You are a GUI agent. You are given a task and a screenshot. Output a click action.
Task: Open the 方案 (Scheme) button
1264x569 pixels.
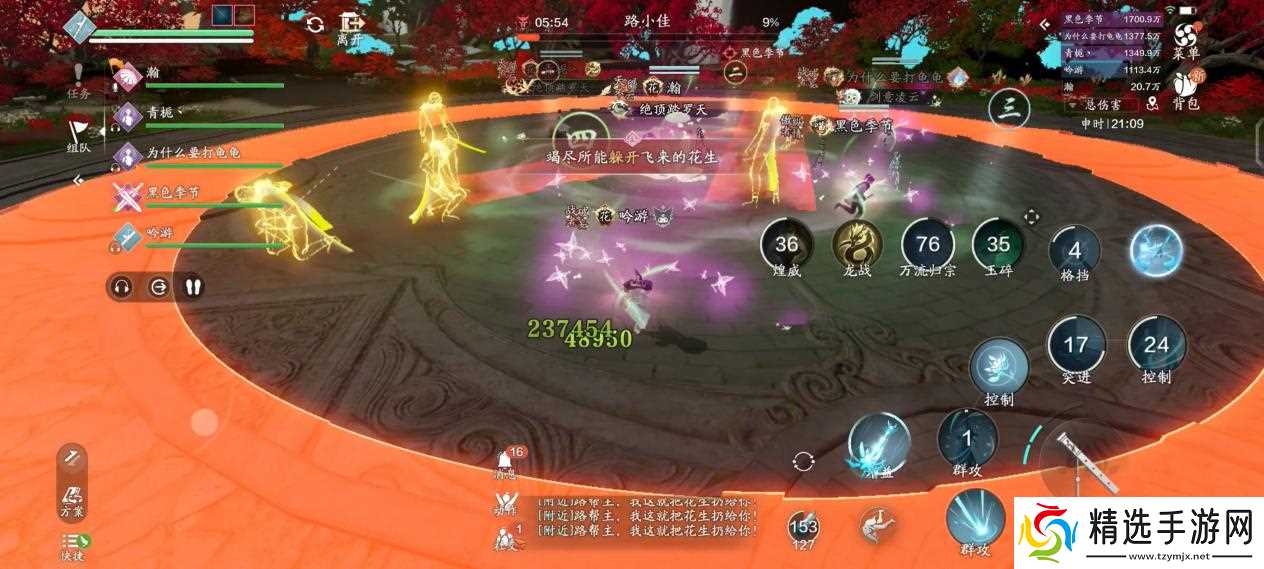pyautogui.click(x=71, y=497)
